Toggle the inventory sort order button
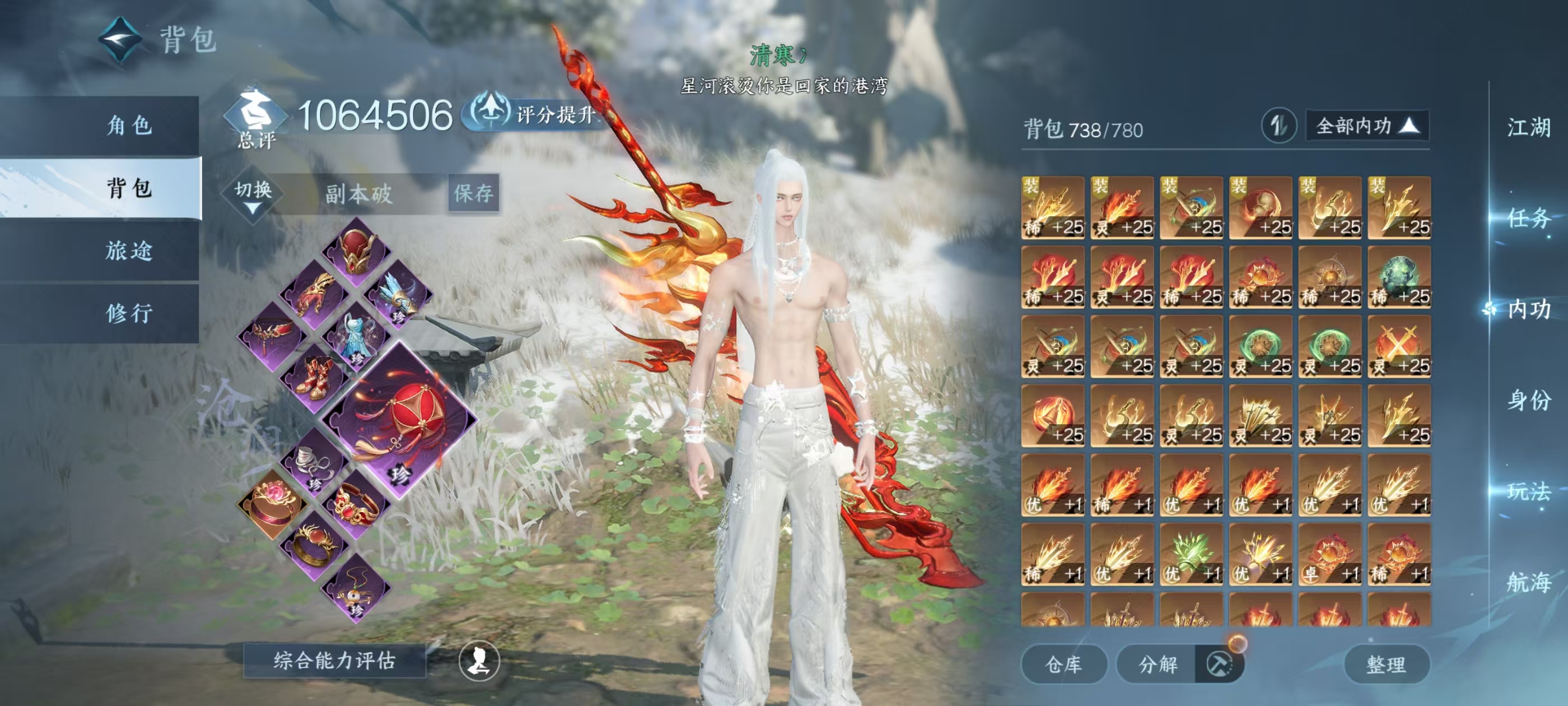This screenshot has height=706, width=1568. pos(1278,126)
